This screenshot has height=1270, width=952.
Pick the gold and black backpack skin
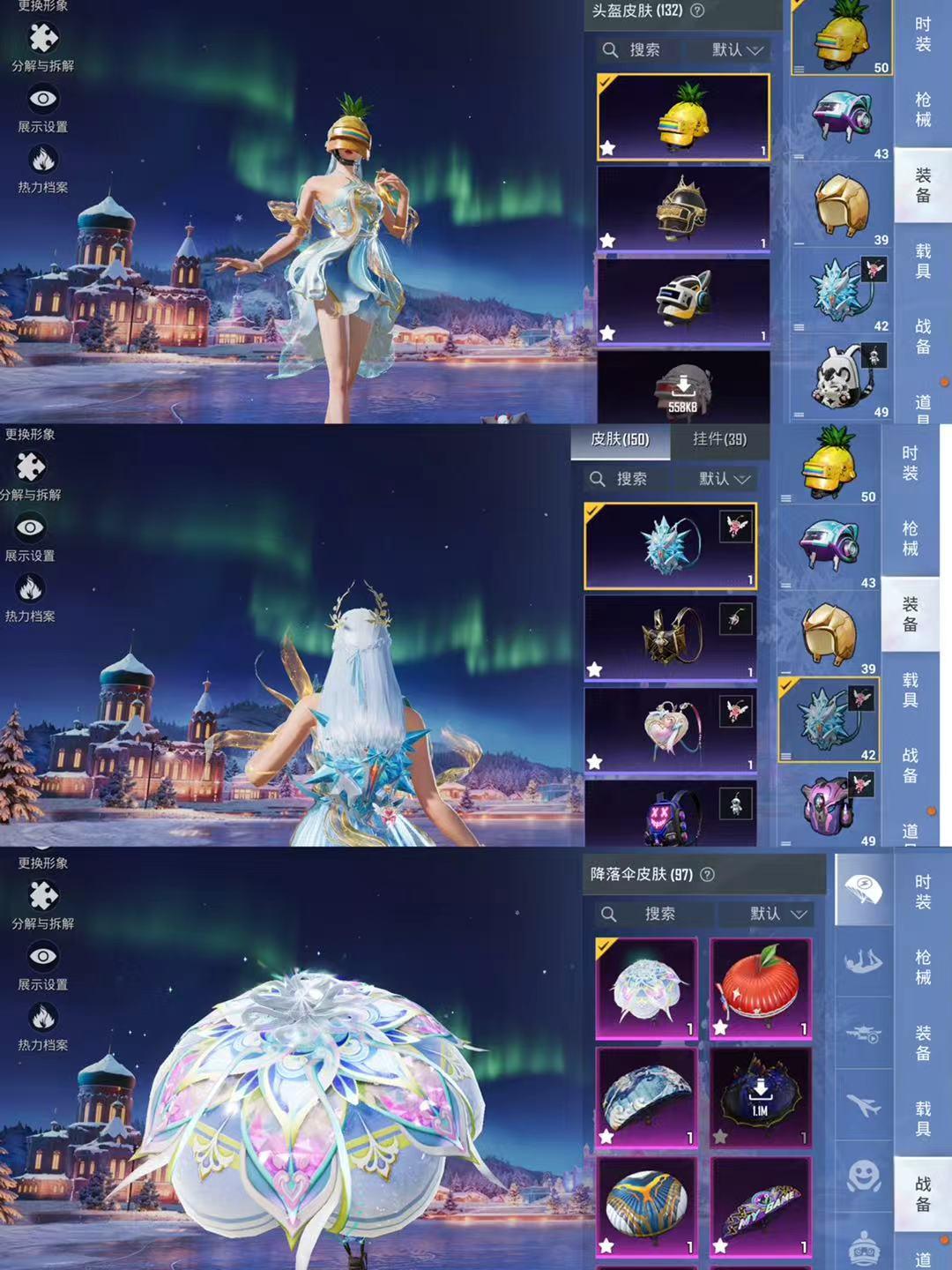pyautogui.click(x=671, y=637)
